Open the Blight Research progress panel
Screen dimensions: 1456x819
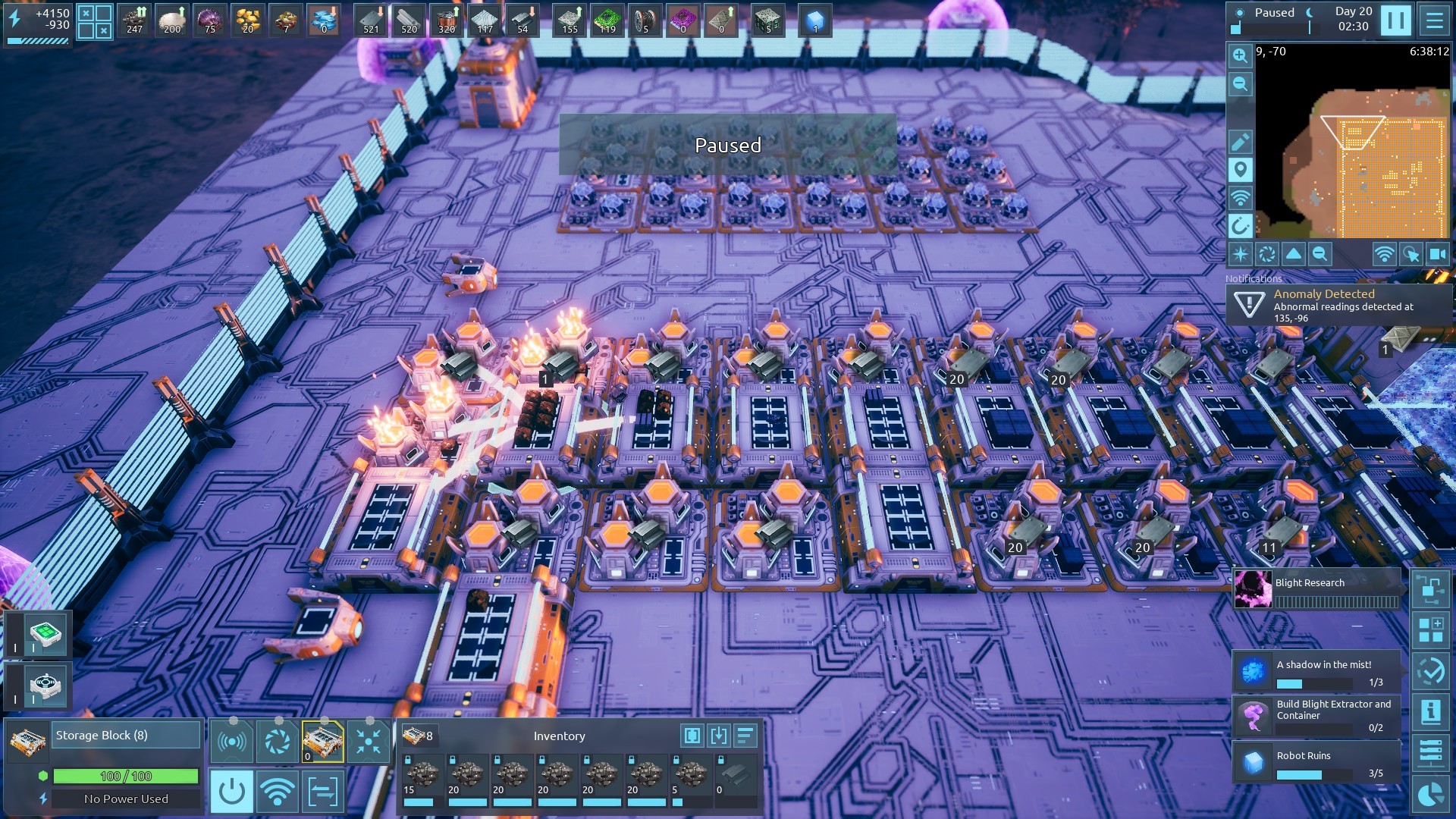pyautogui.click(x=1317, y=590)
